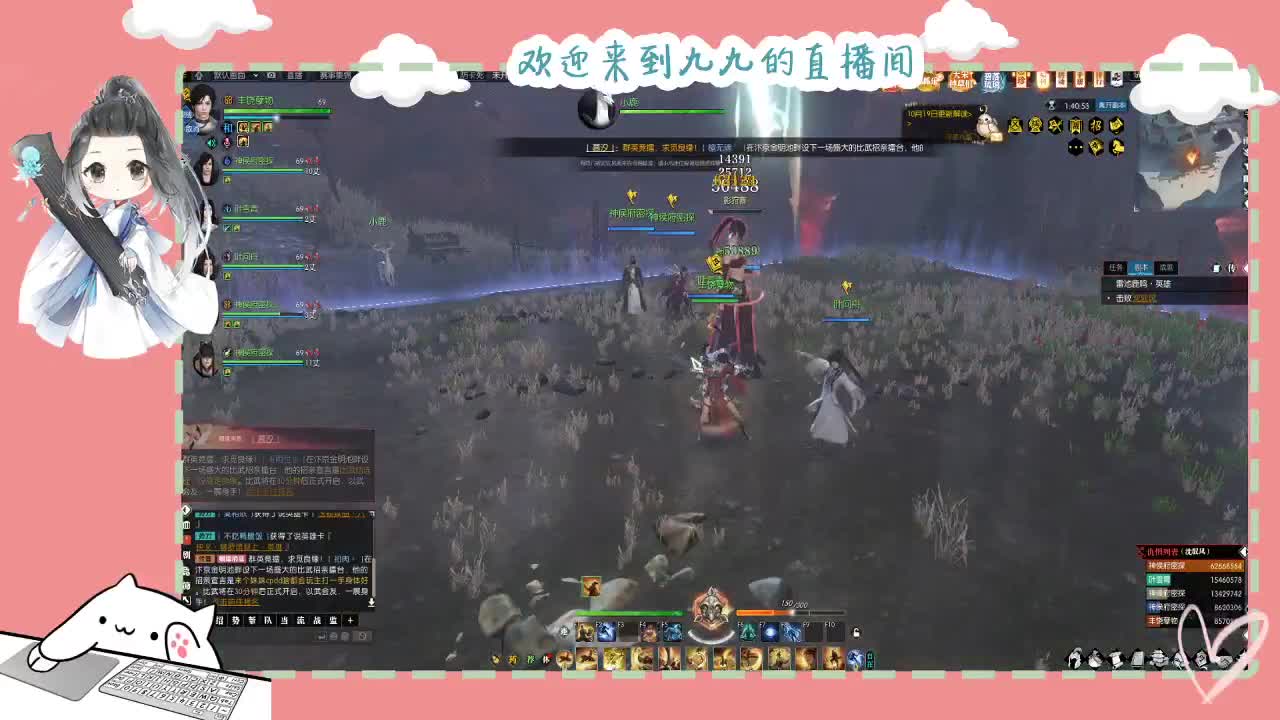Viewport: 1280px width, 720px height.
Task: Click the 传 icon right of the quest tracker tabs
Action: coord(1232,268)
